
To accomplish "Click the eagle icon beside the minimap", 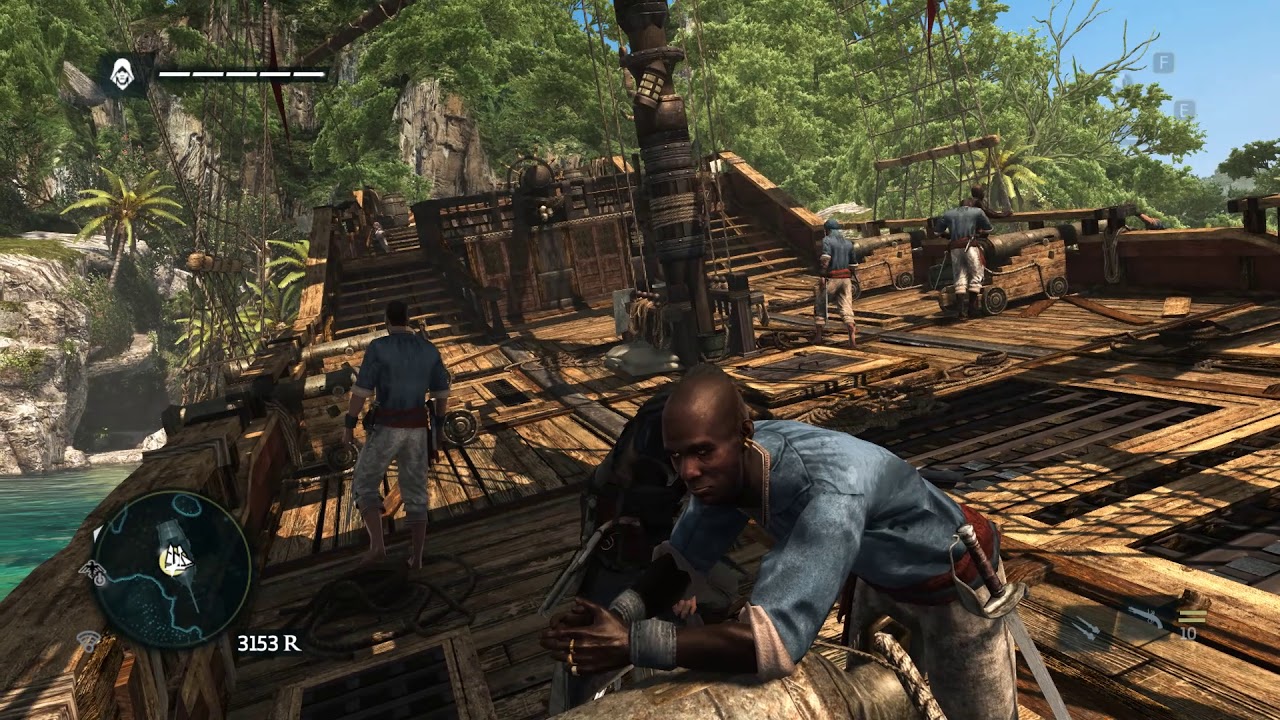I will click(x=94, y=572).
